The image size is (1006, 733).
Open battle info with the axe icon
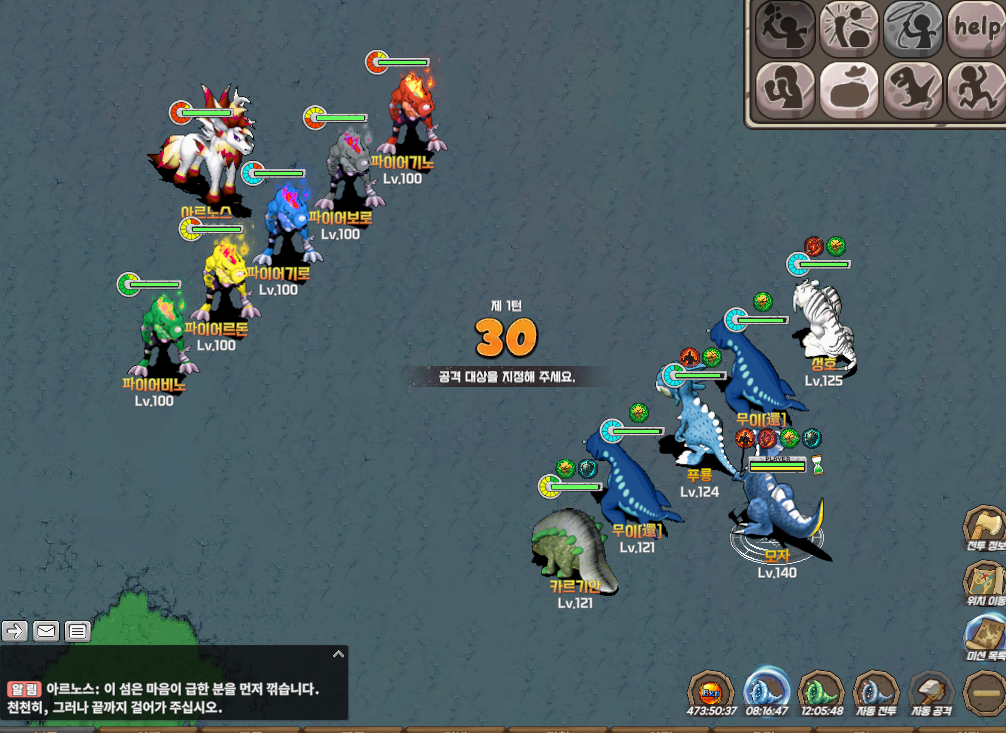tap(984, 529)
